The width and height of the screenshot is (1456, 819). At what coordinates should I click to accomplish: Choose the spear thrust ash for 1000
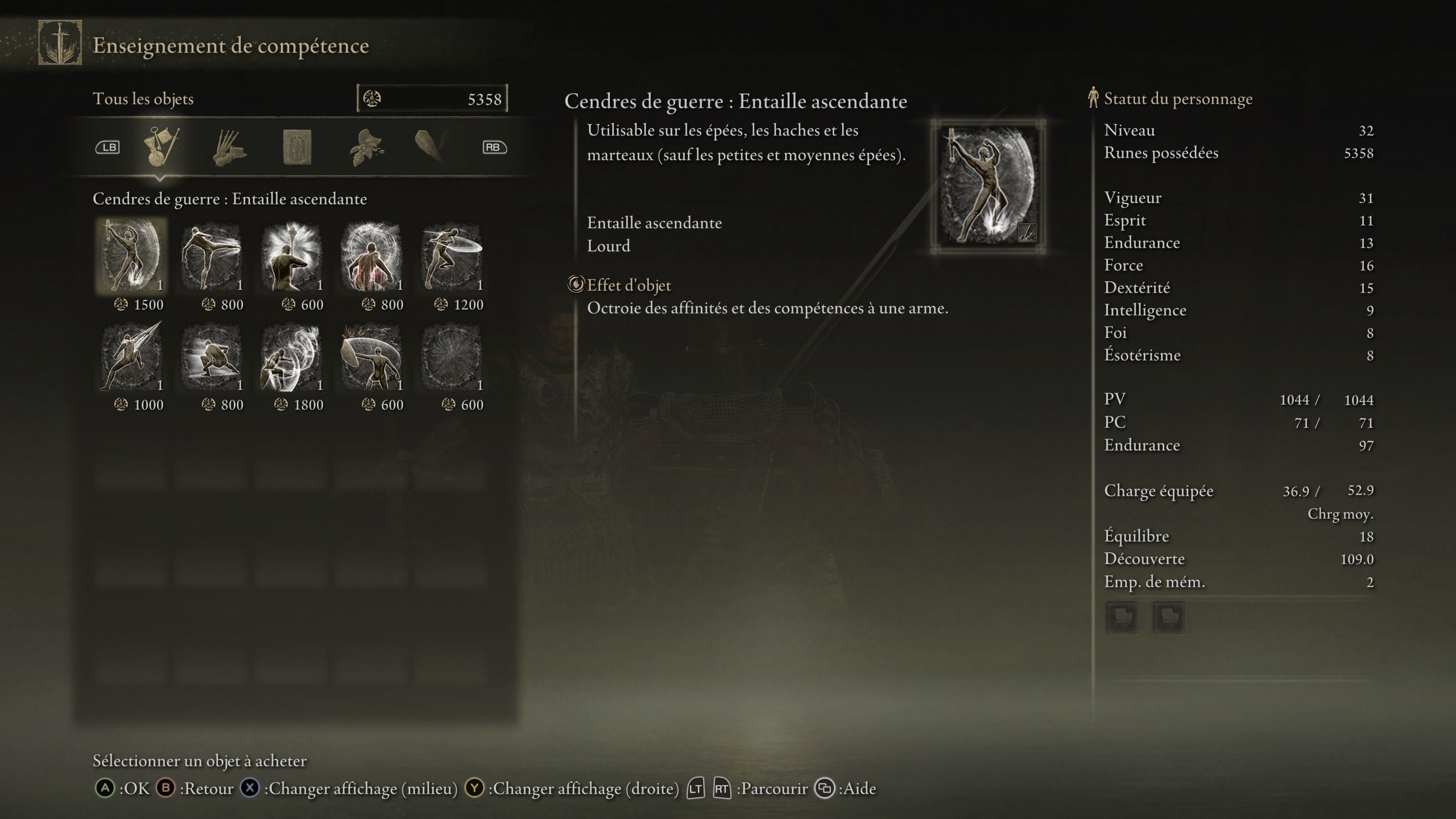(131, 357)
